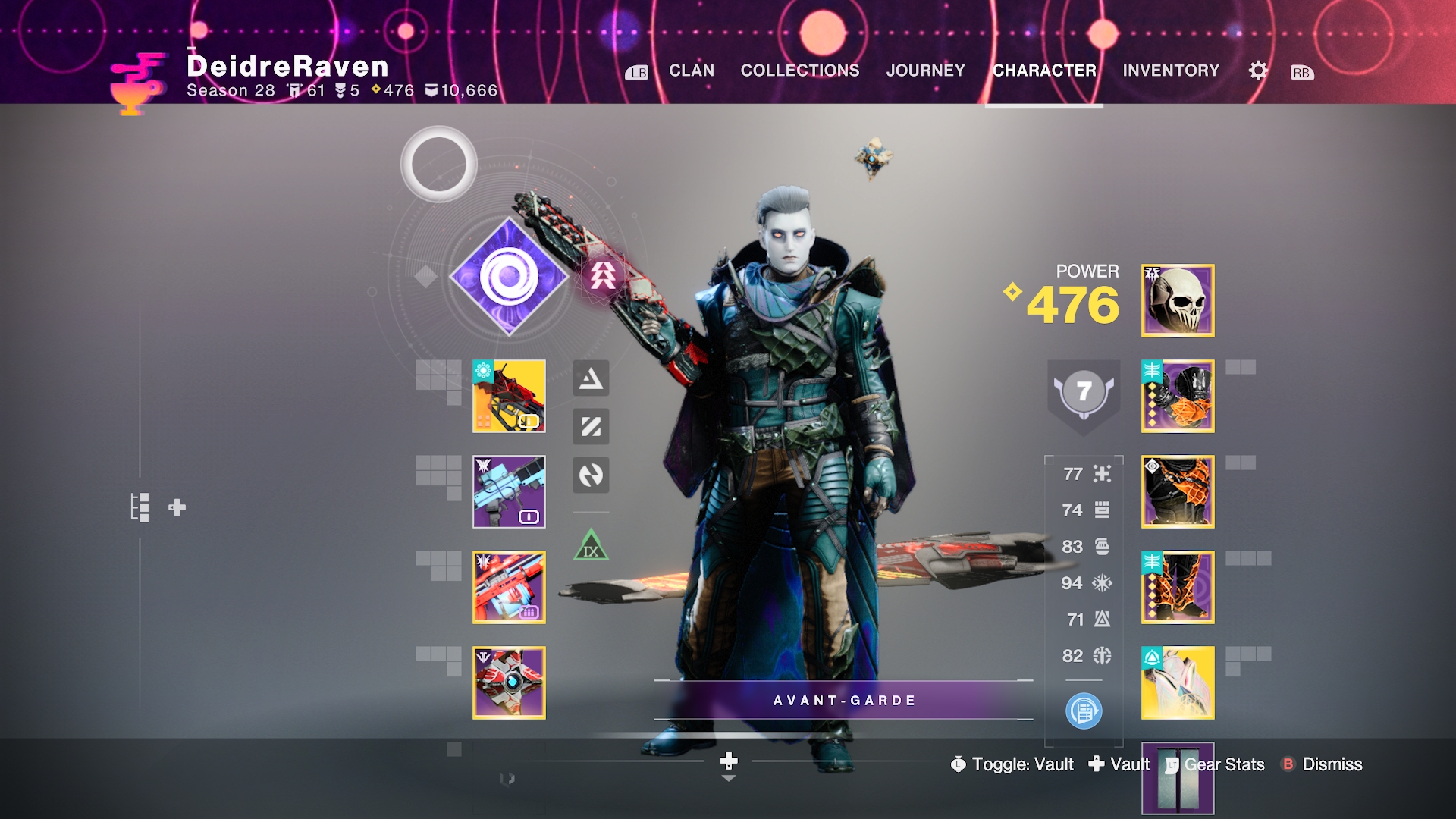This screenshot has height=819, width=1456.
Task: Select the skull helmet armor slot
Action: [x=1178, y=300]
